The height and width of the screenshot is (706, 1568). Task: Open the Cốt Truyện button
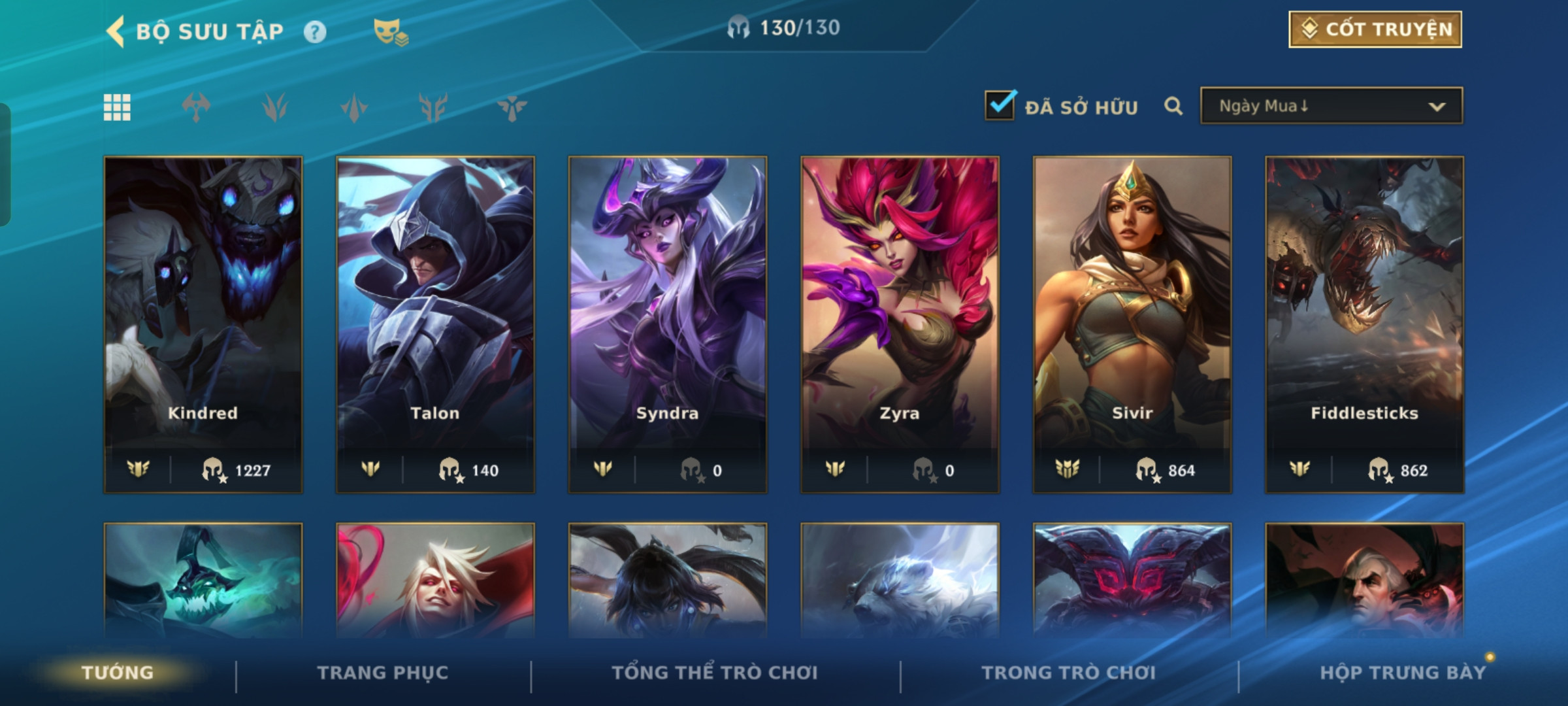1375,29
